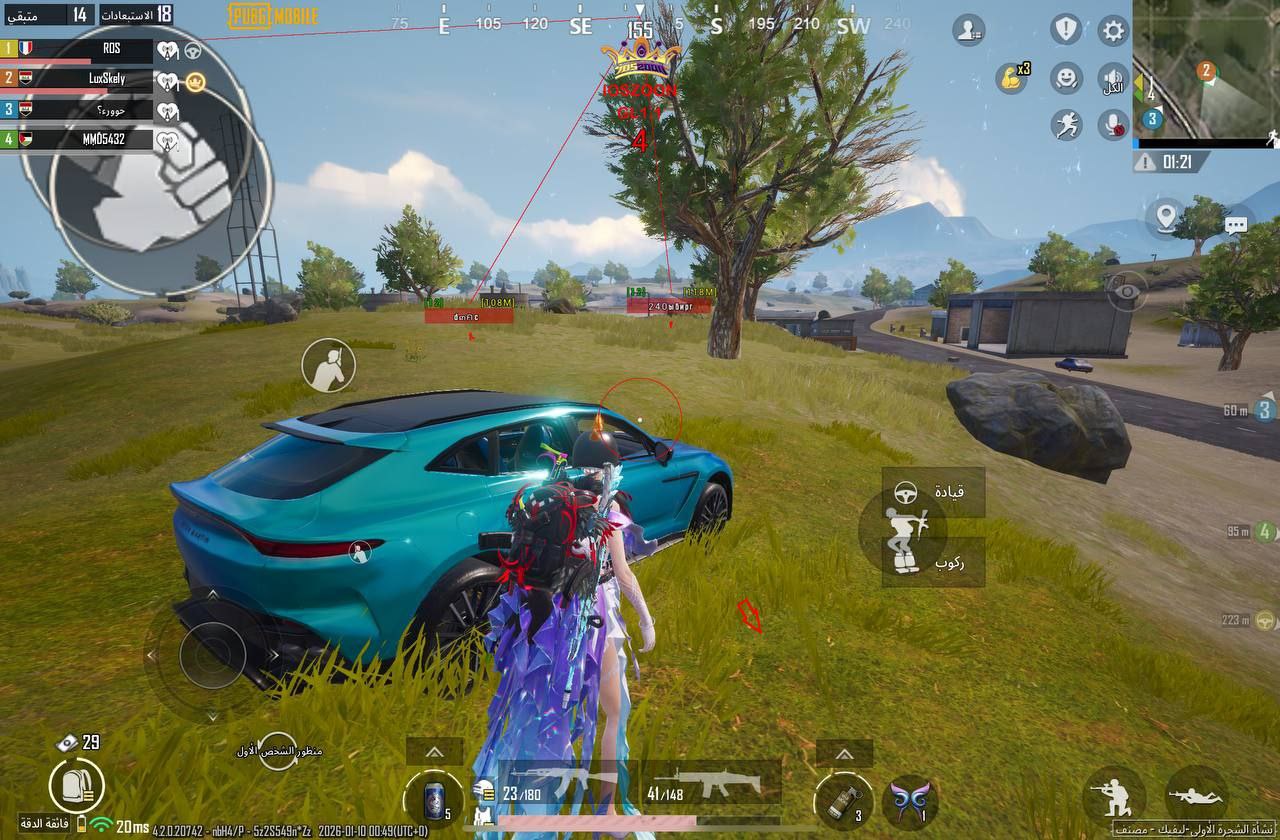Screen dimensions: 1280x840
Task: Switch voice channel from الكل speaker toggle
Action: [1111, 79]
